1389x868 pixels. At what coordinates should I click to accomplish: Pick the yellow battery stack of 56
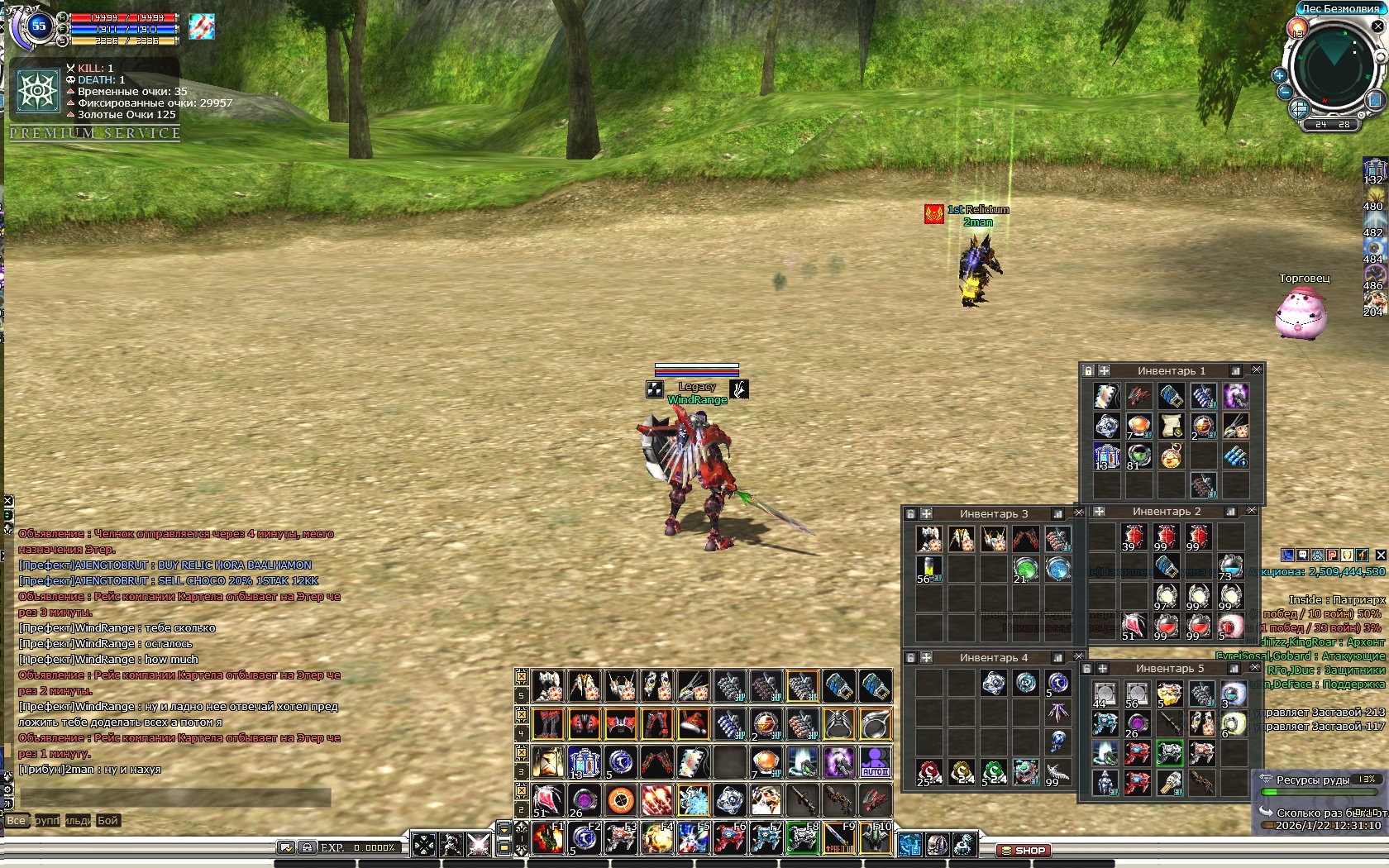(x=929, y=569)
